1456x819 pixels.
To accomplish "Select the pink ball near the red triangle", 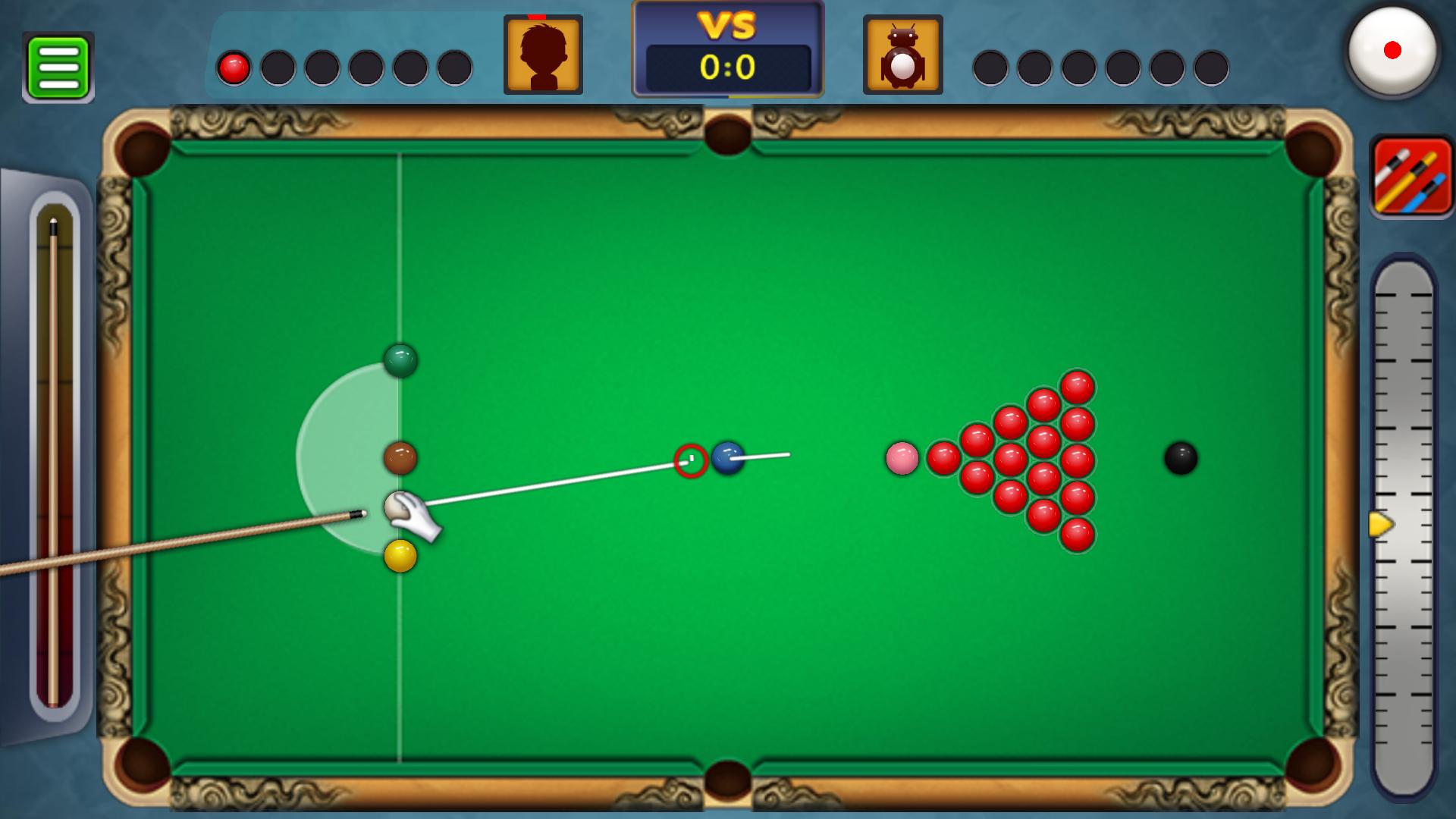I will pyautogui.click(x=902, y=458).
